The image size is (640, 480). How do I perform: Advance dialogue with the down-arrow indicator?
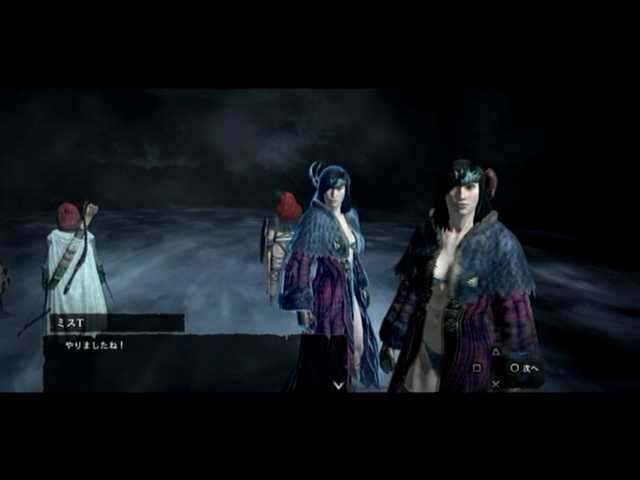click(x=338, y=384)
